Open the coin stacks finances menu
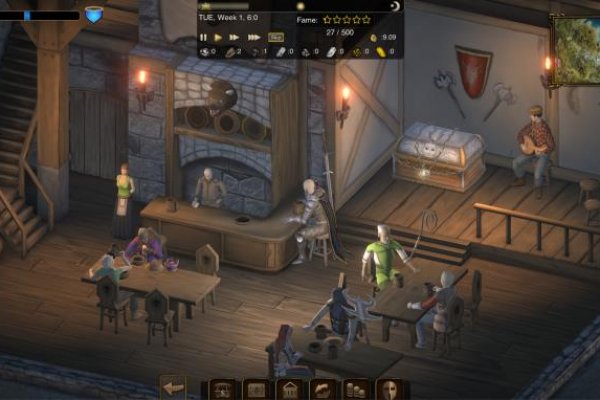This screenshot has width=600, height=400. coord(355,389)
